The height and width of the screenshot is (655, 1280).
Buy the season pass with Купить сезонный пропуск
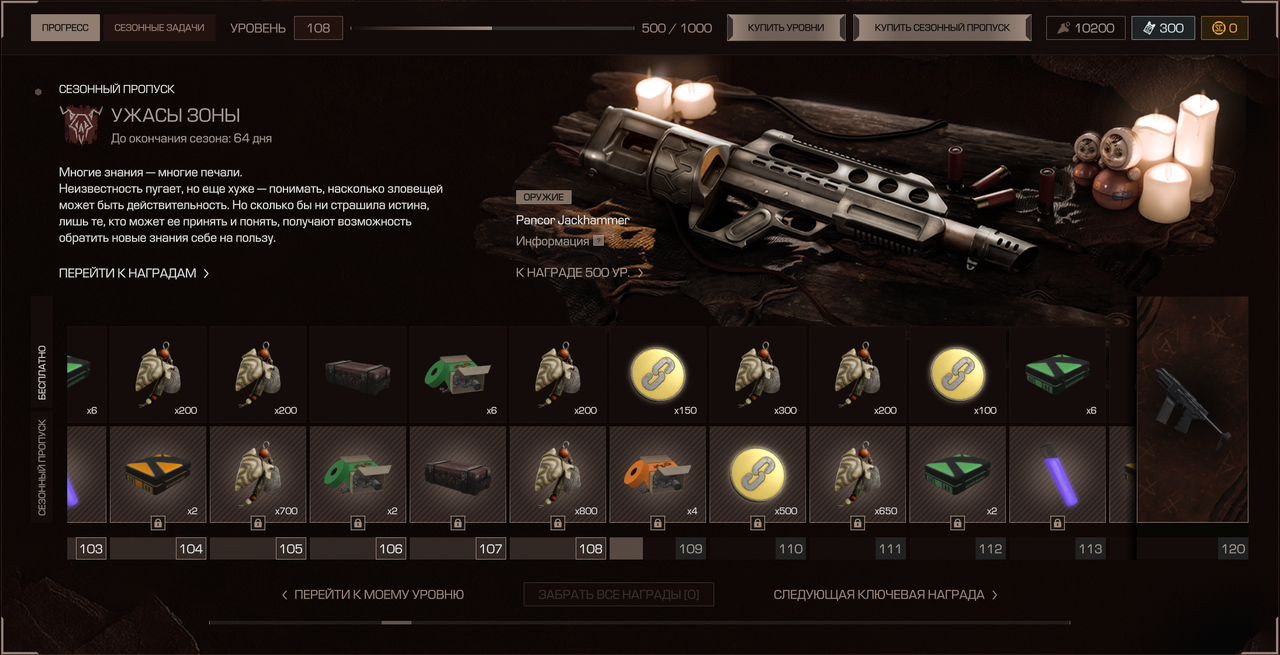942,28
